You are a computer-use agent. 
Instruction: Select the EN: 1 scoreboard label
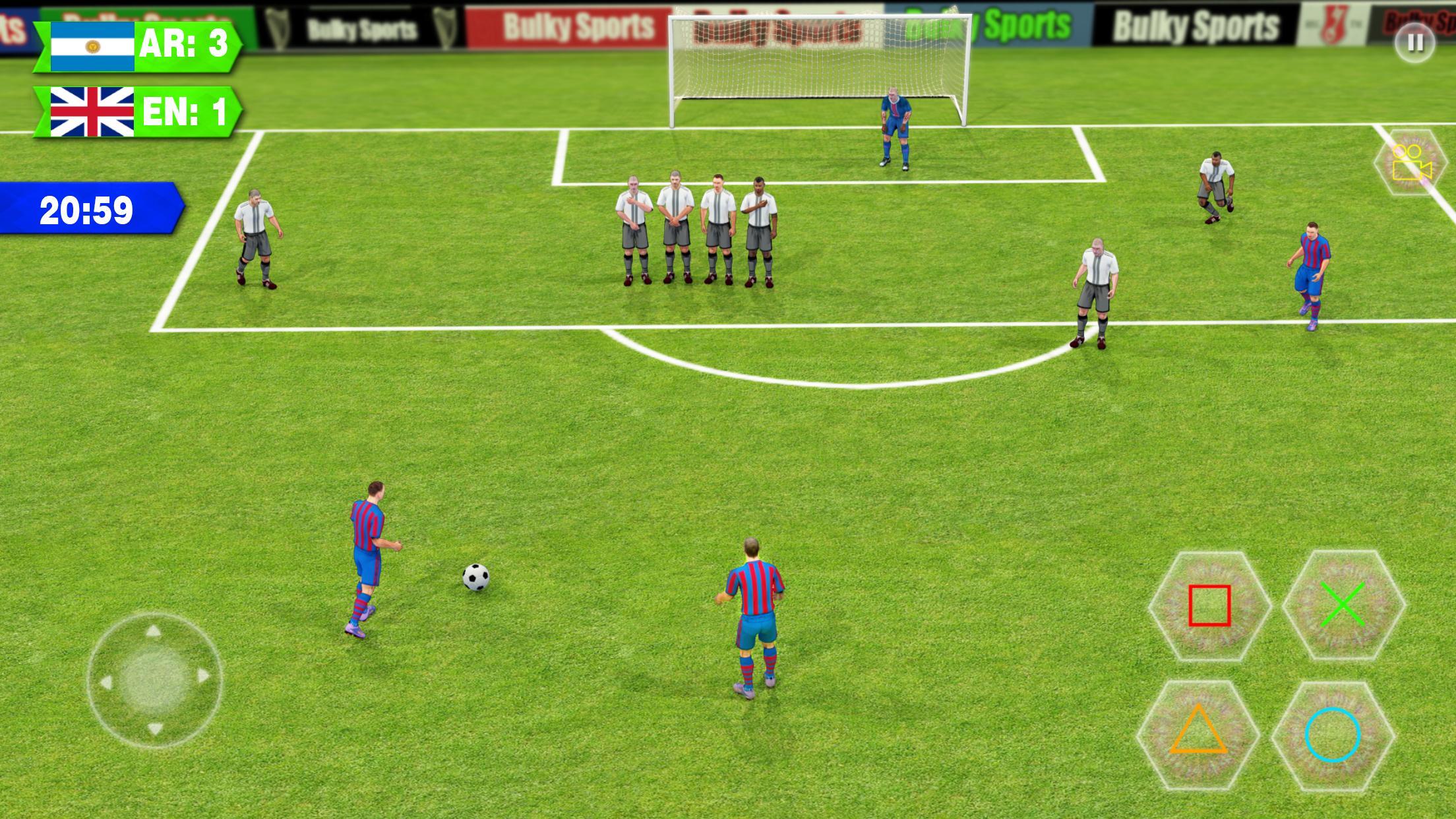185,109
